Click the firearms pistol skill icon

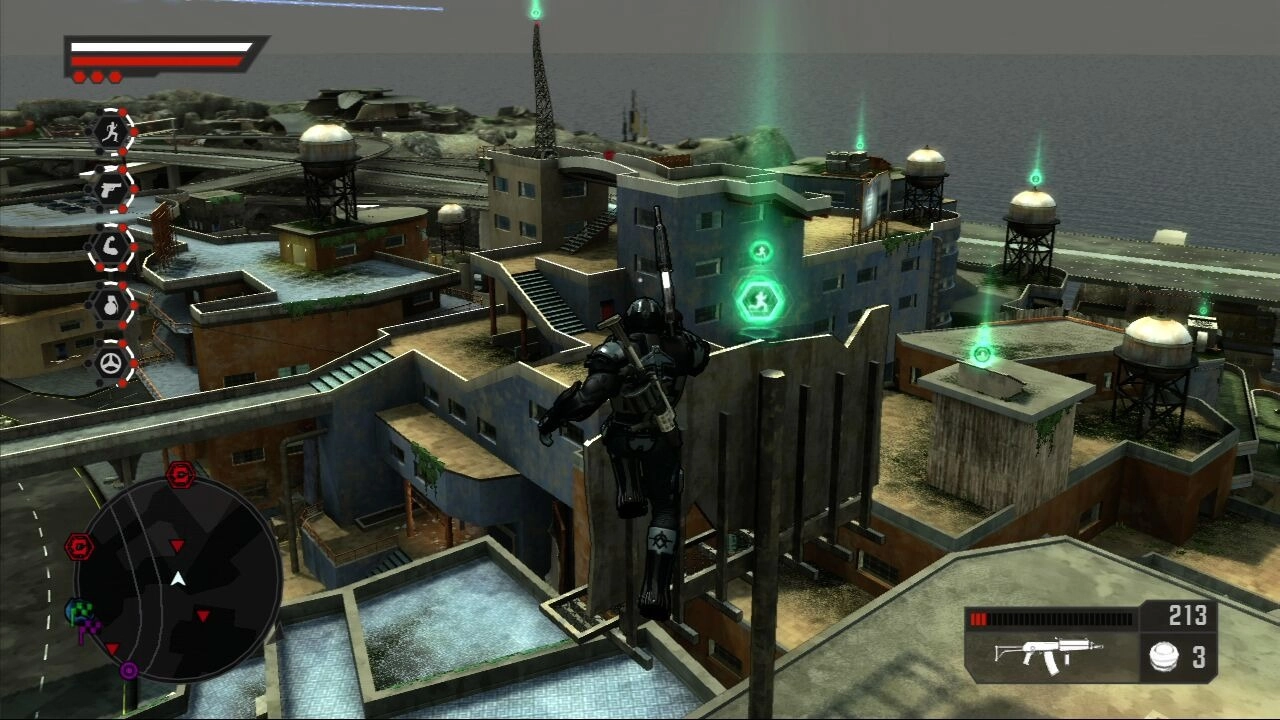coord(111,189)
